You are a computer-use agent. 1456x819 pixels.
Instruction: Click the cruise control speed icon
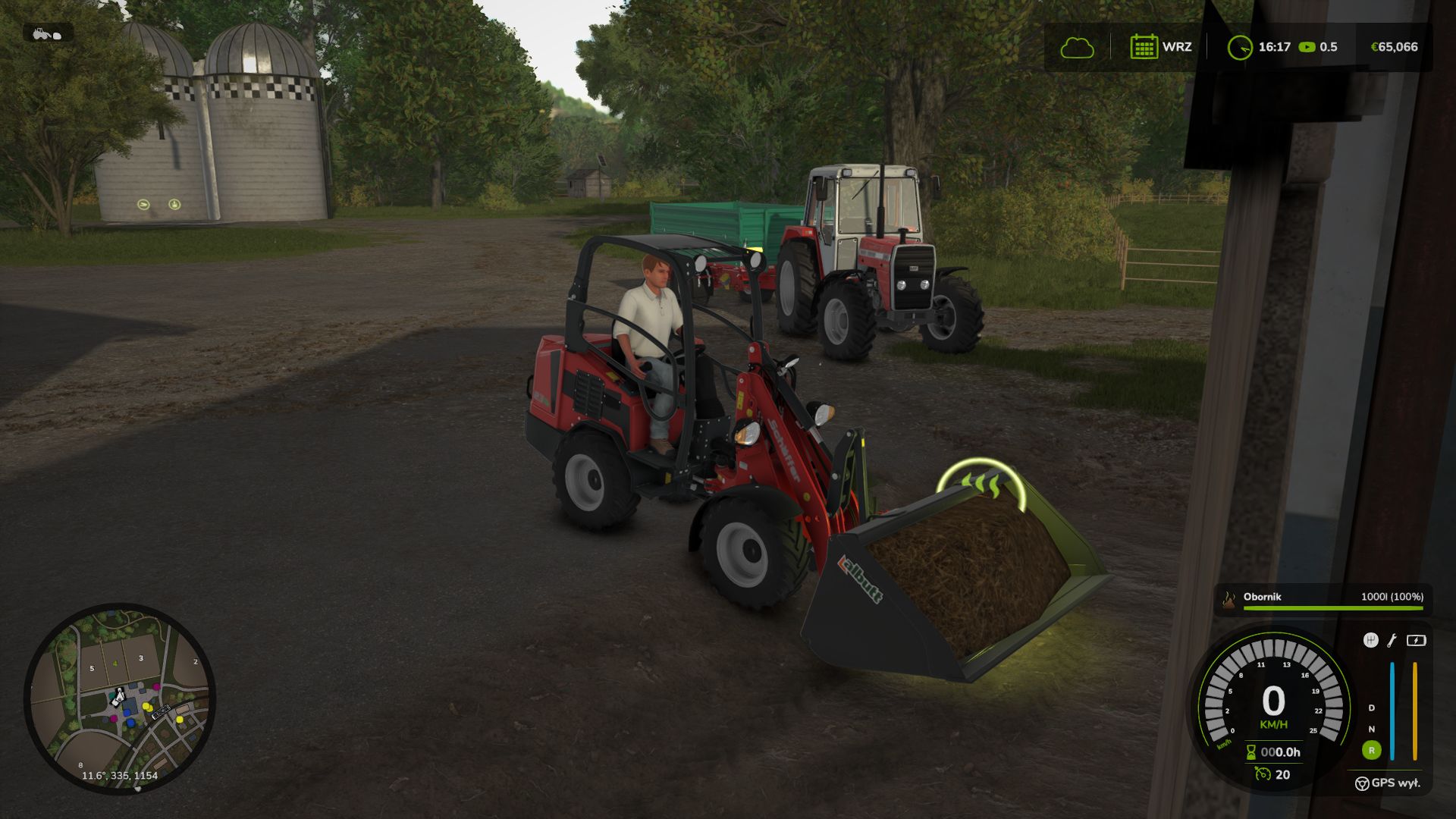pos(1263,774)
